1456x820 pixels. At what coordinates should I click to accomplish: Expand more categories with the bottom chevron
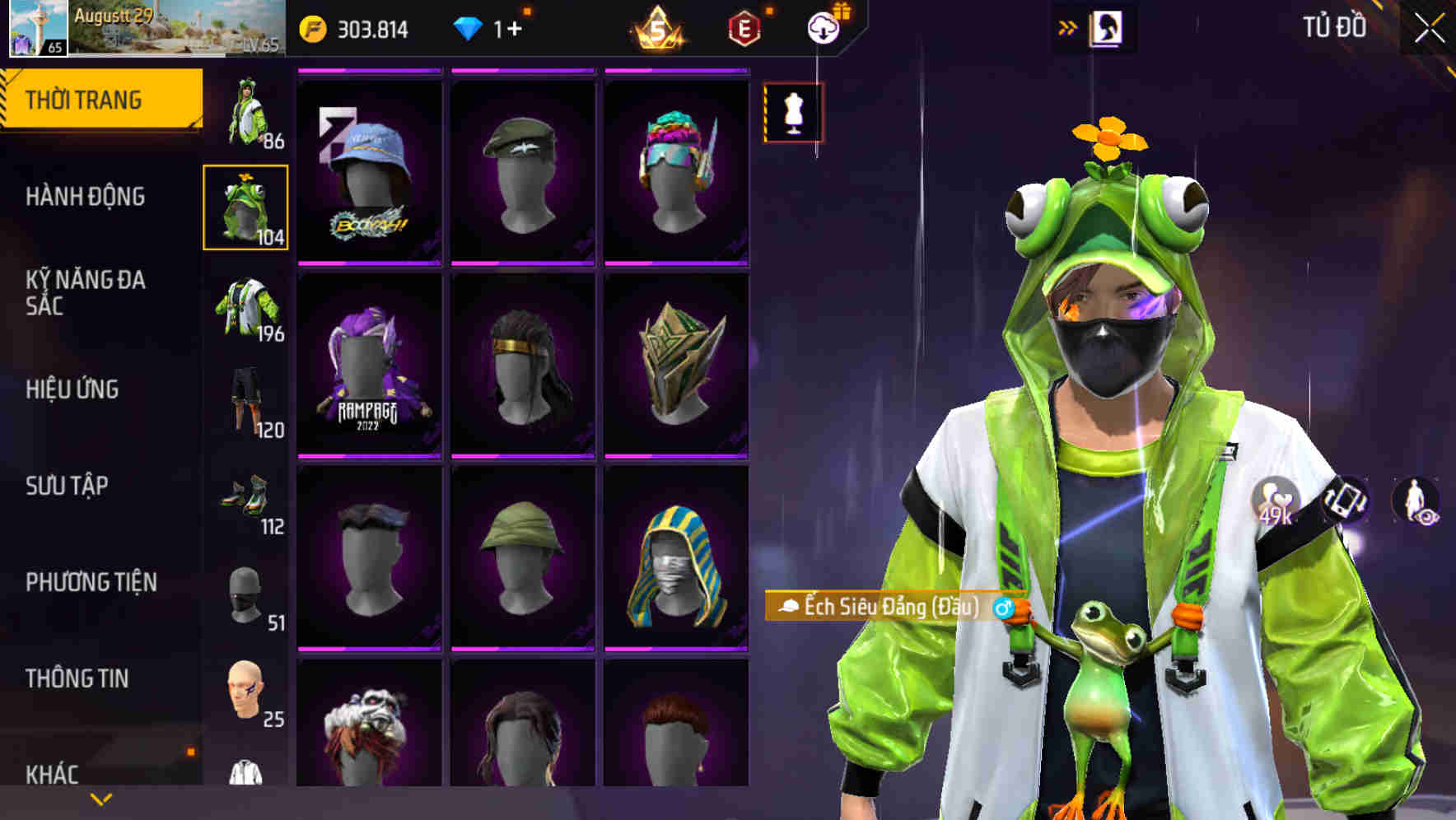(100, 799)
